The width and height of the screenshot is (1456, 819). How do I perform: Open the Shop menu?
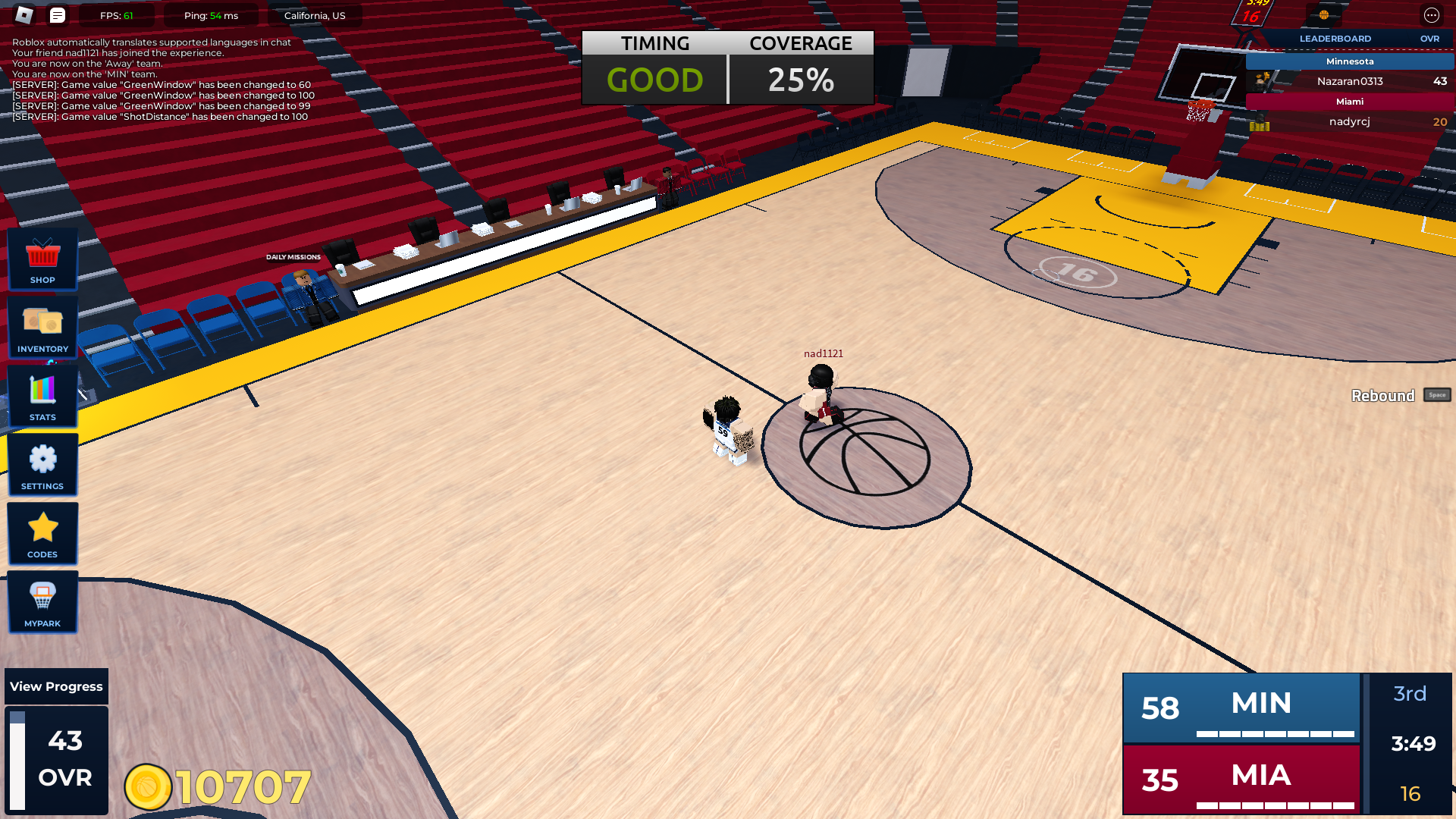click(x=42, y=259)
